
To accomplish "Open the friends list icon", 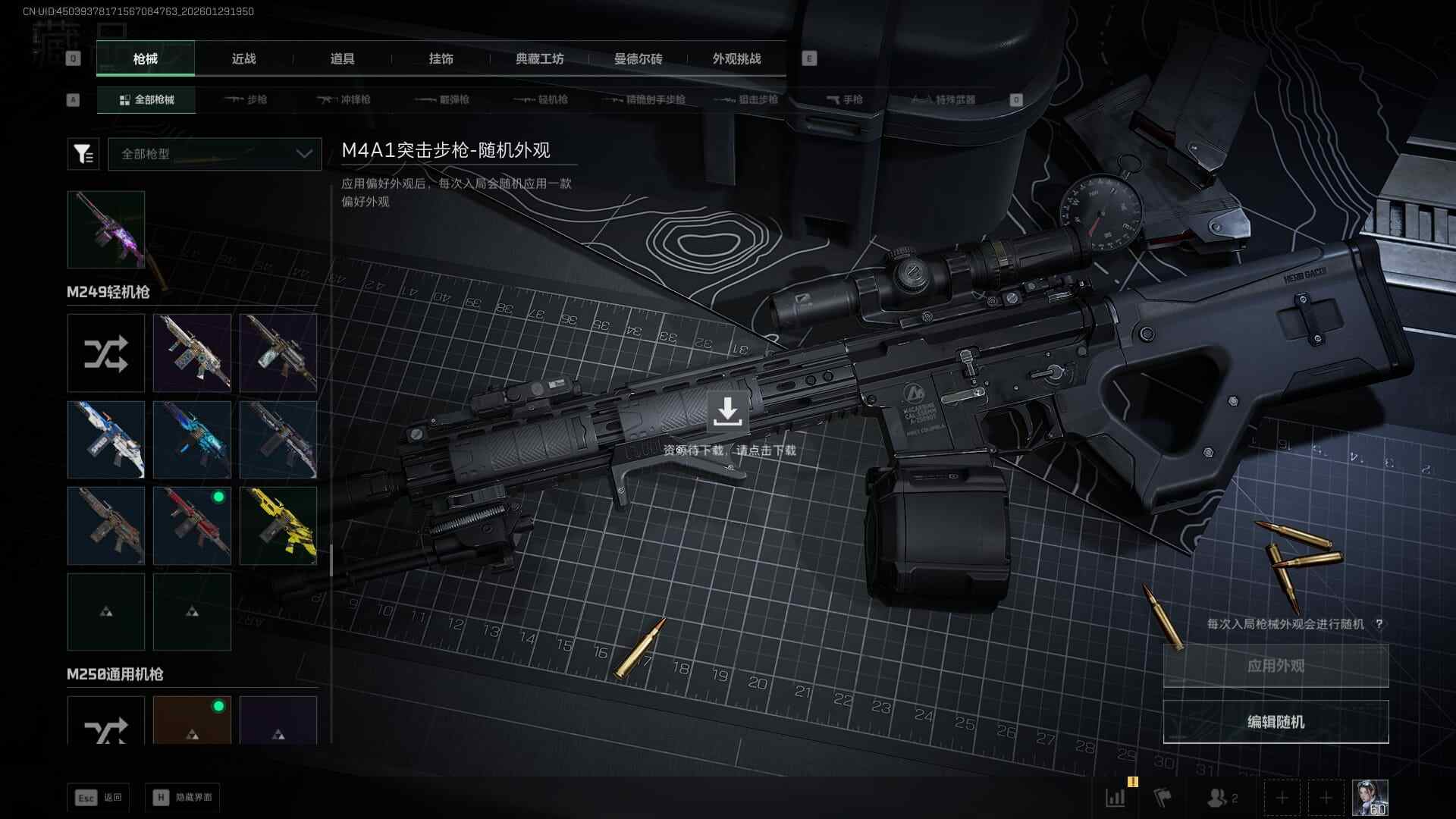I will click(1221, 798).
